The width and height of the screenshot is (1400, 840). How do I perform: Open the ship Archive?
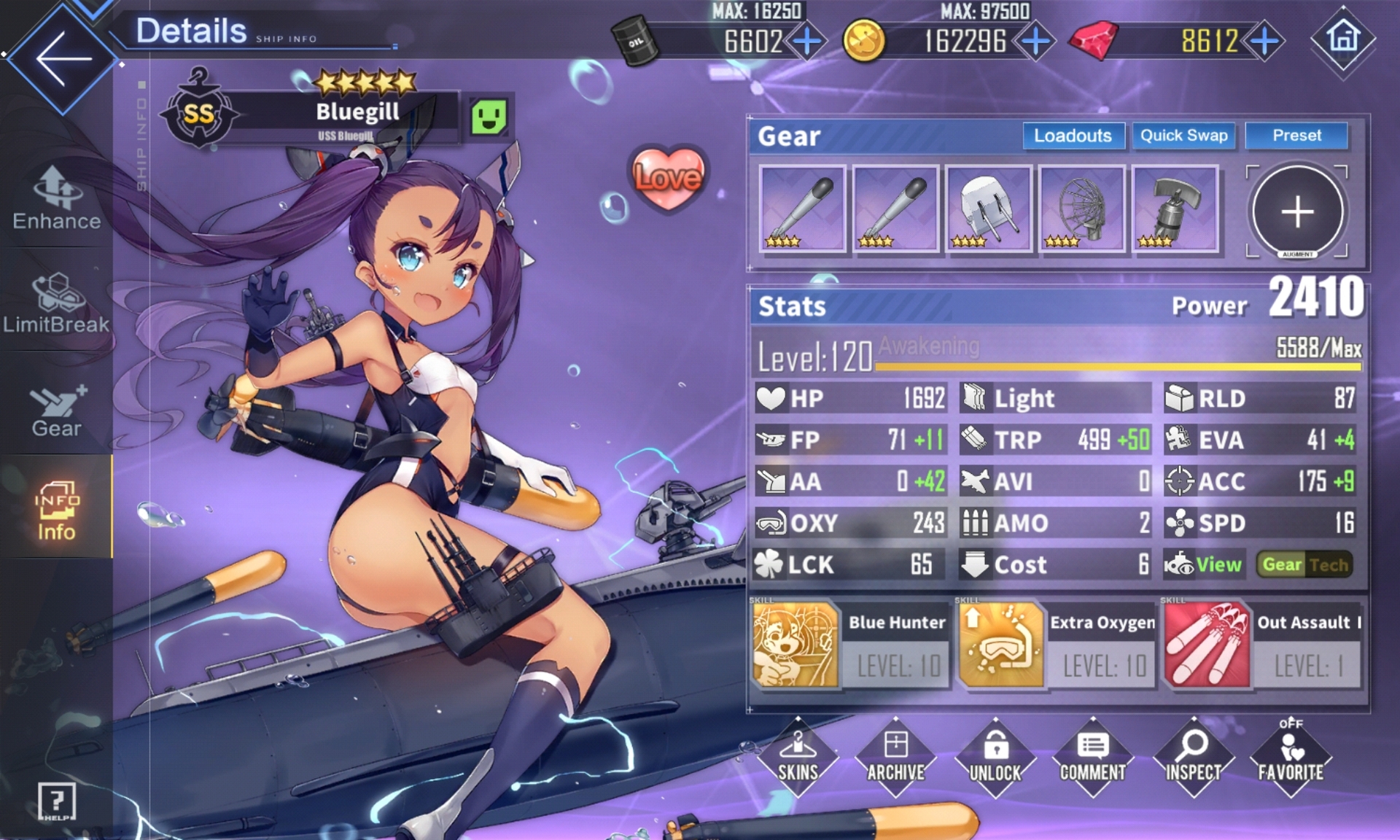coord(896,757)
